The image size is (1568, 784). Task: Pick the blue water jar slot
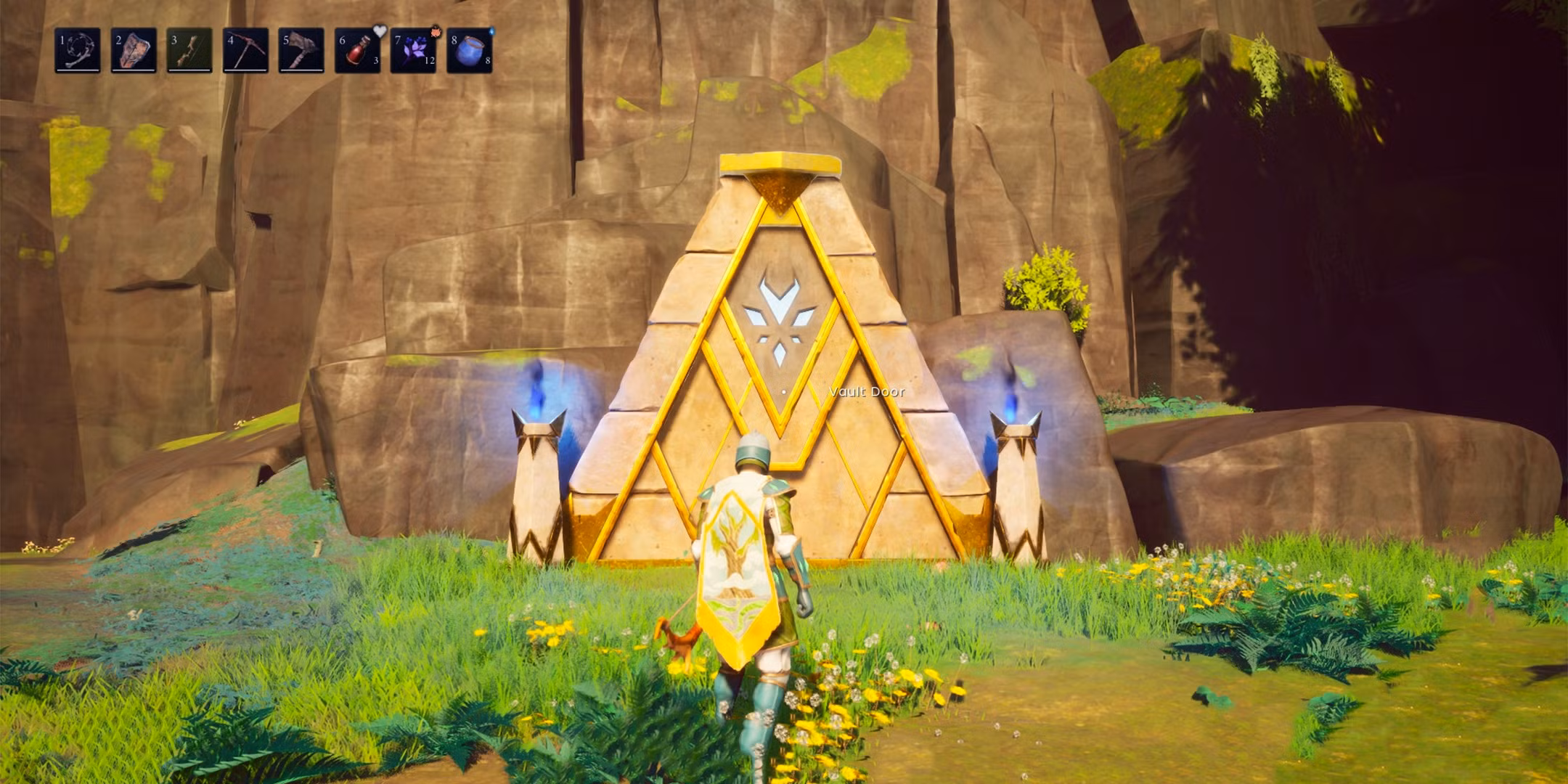[x=469, y=50]
